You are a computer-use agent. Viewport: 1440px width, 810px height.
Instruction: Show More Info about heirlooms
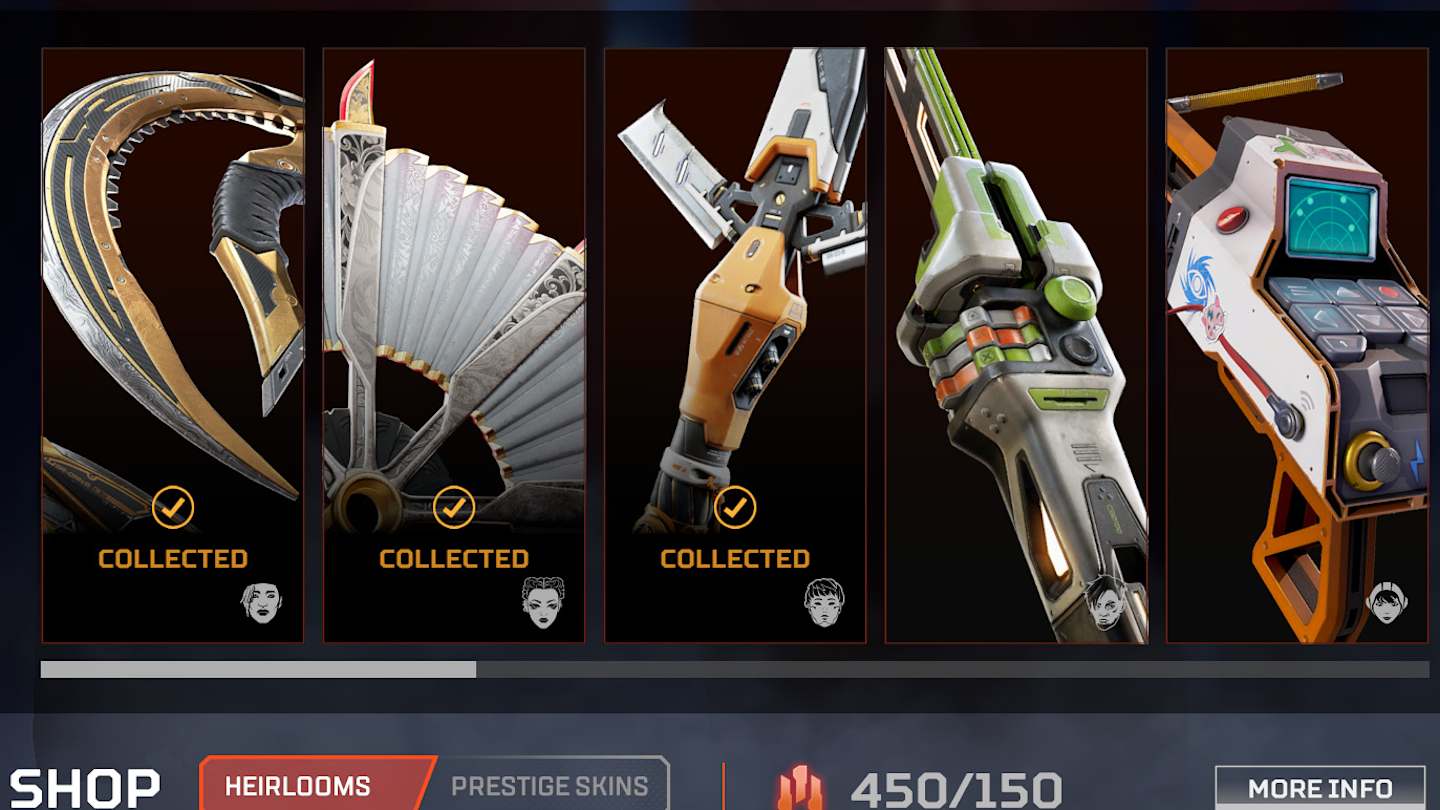1319,789
